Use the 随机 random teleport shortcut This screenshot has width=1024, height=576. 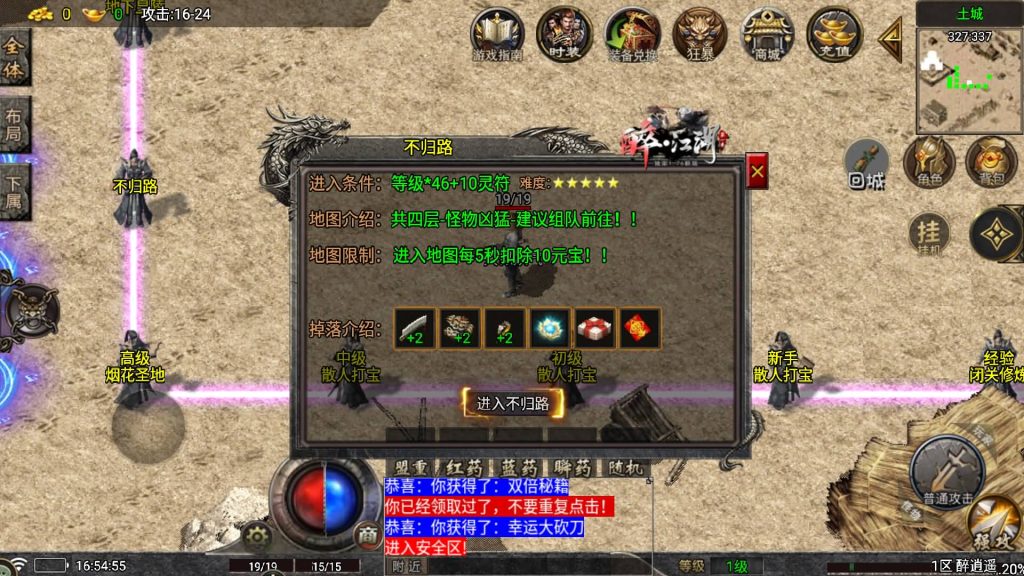coord(627,468)
